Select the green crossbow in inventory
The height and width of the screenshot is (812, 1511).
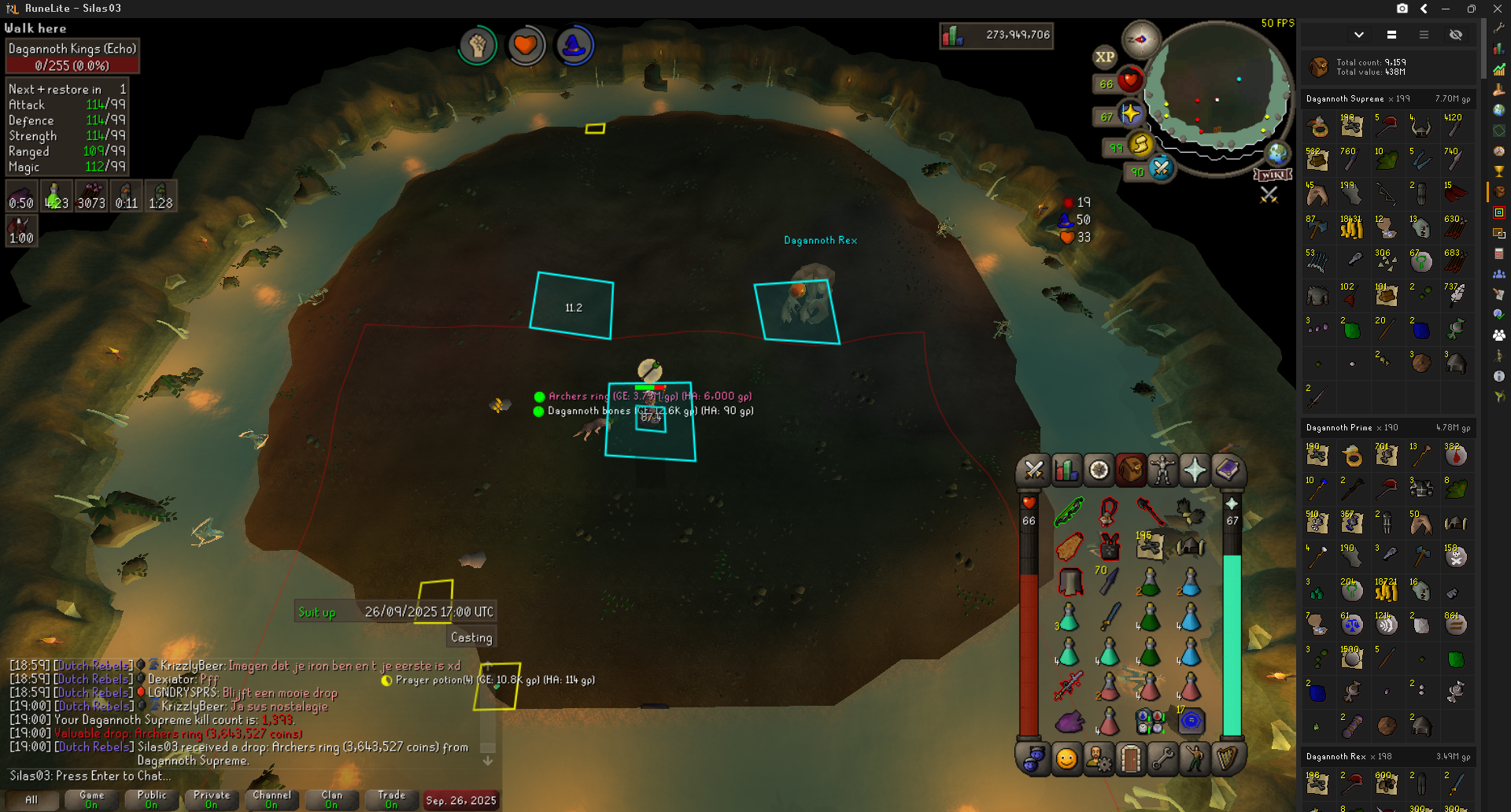[x=1069, y=512]
